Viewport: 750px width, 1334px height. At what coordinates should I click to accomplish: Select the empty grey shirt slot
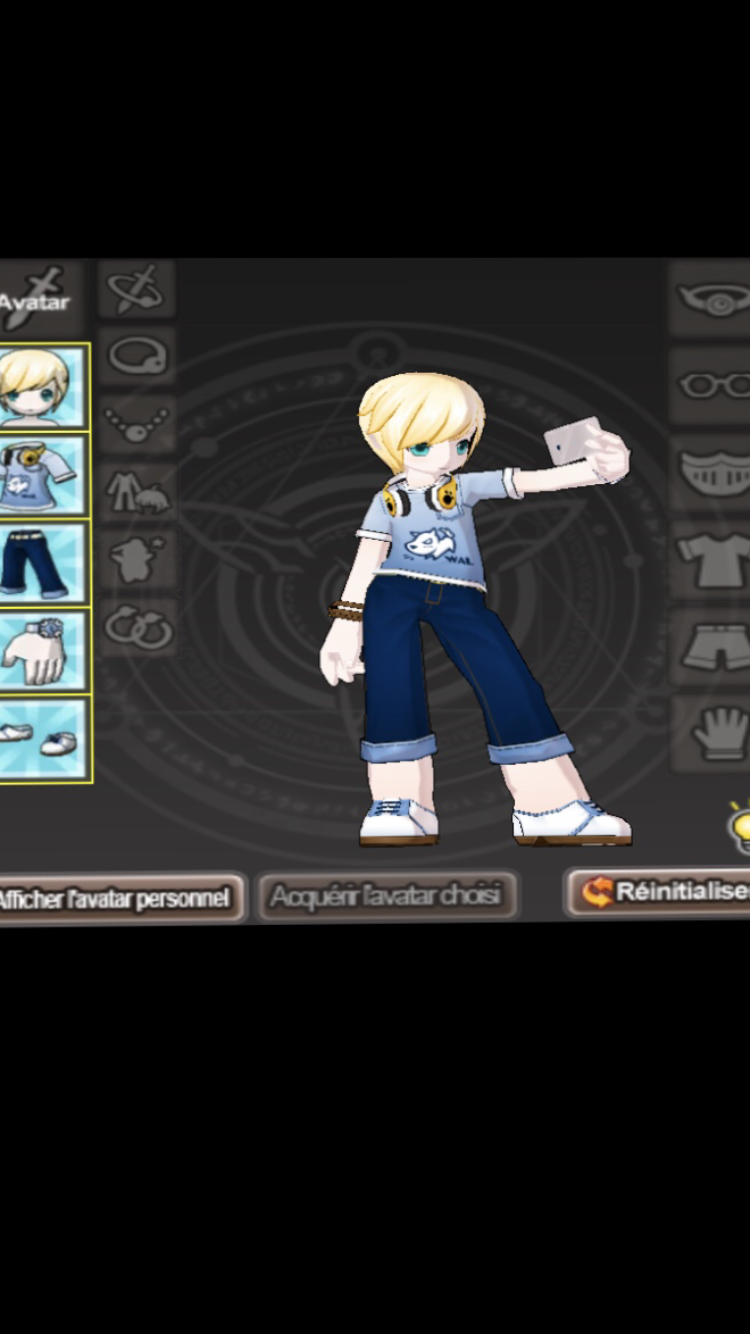[712, 559]
